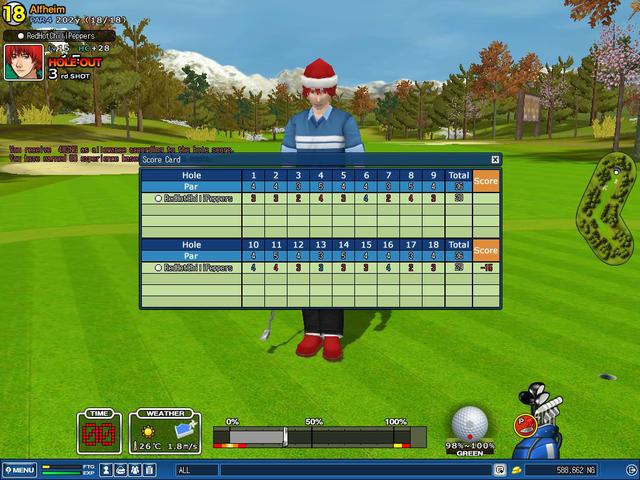640x480 pixels.
Task: Open the small icon beside the currency display
Action: tap(516, 470)
